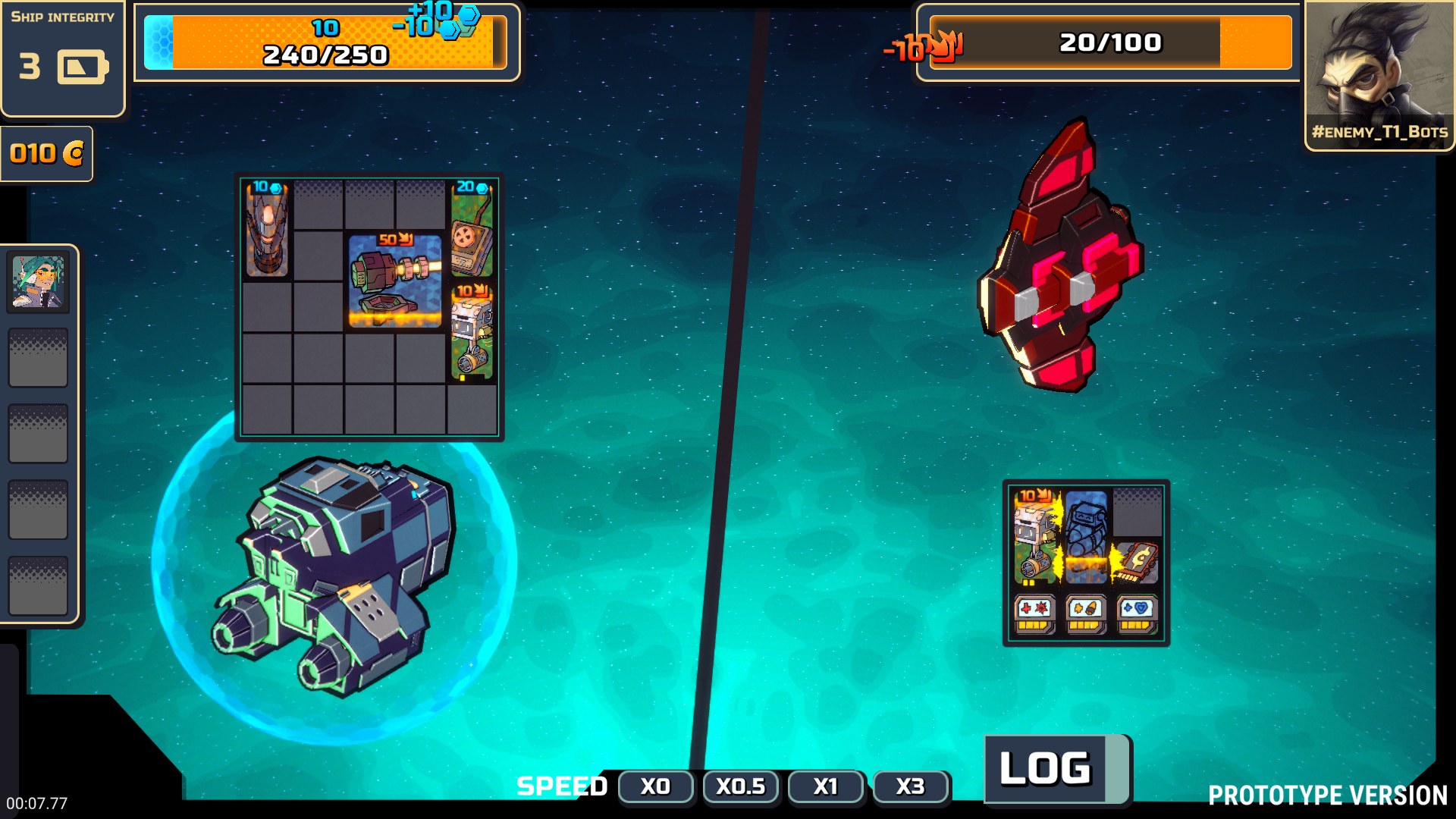Image resolution: width=1456 pixels, height=819 pixels.
Task: Inspect the enemy's orange bullet booster chip
Action: coord(1085,613)
